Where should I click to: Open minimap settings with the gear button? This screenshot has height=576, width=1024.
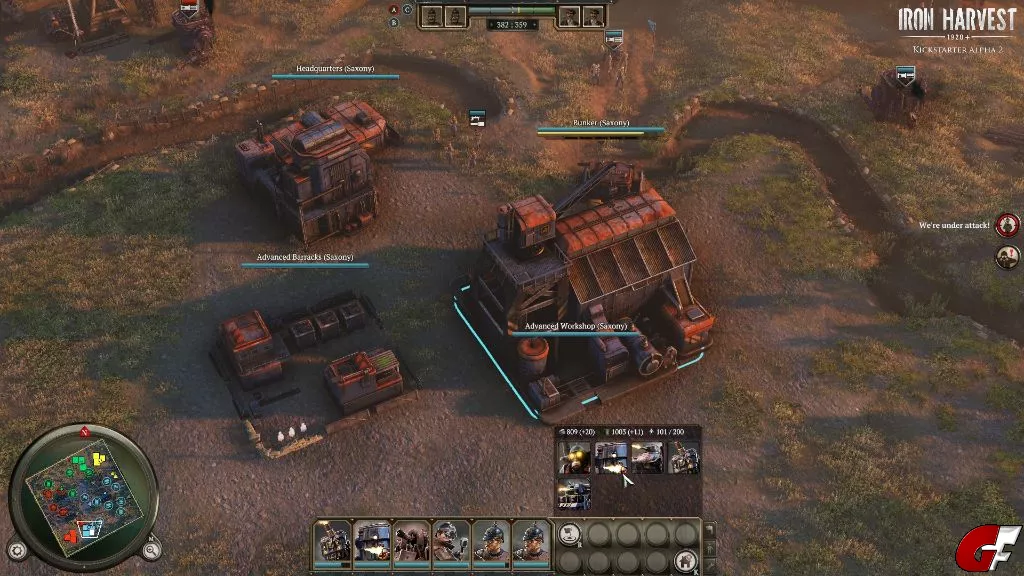pos(16,550)
